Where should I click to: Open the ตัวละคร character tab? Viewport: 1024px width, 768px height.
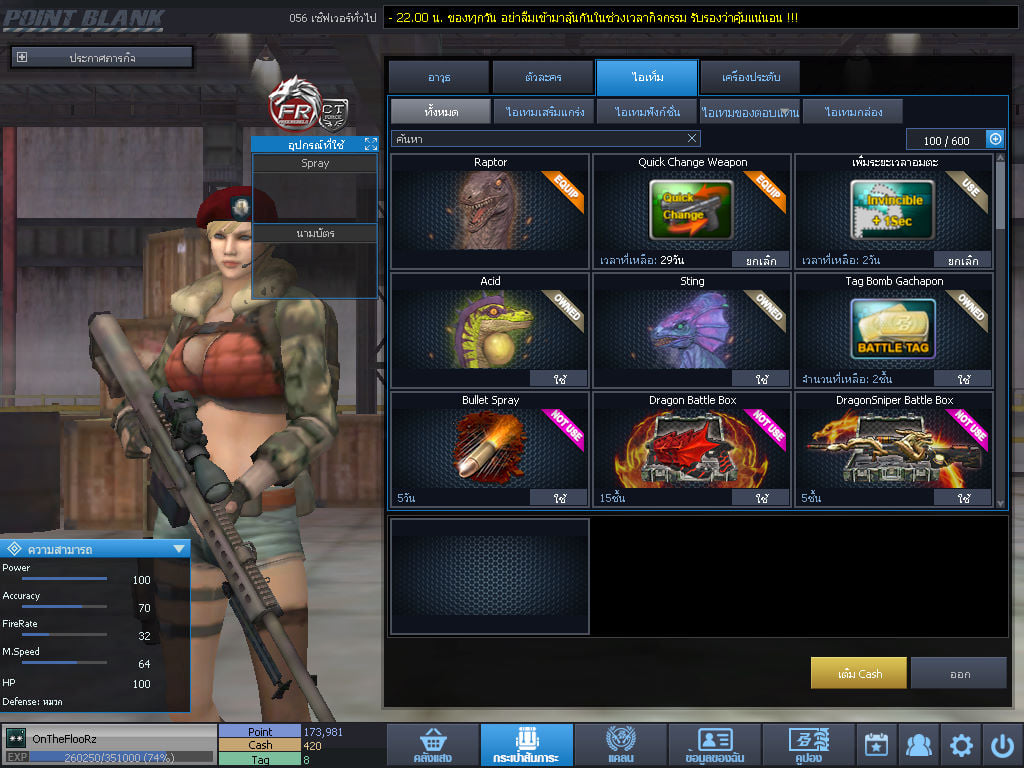542,77
